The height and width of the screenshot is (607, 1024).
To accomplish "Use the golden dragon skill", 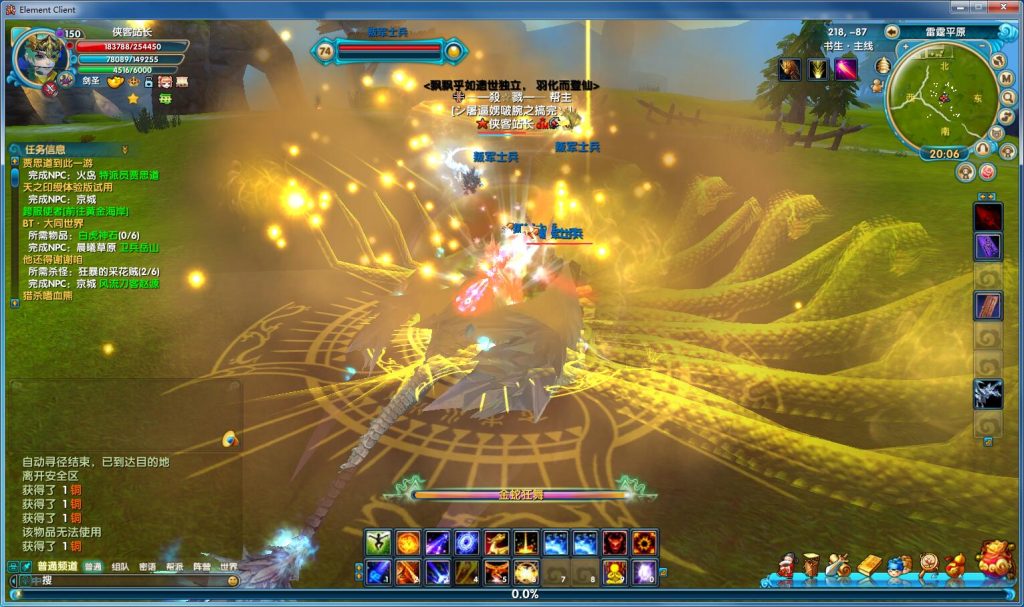I will pos(498,543).
